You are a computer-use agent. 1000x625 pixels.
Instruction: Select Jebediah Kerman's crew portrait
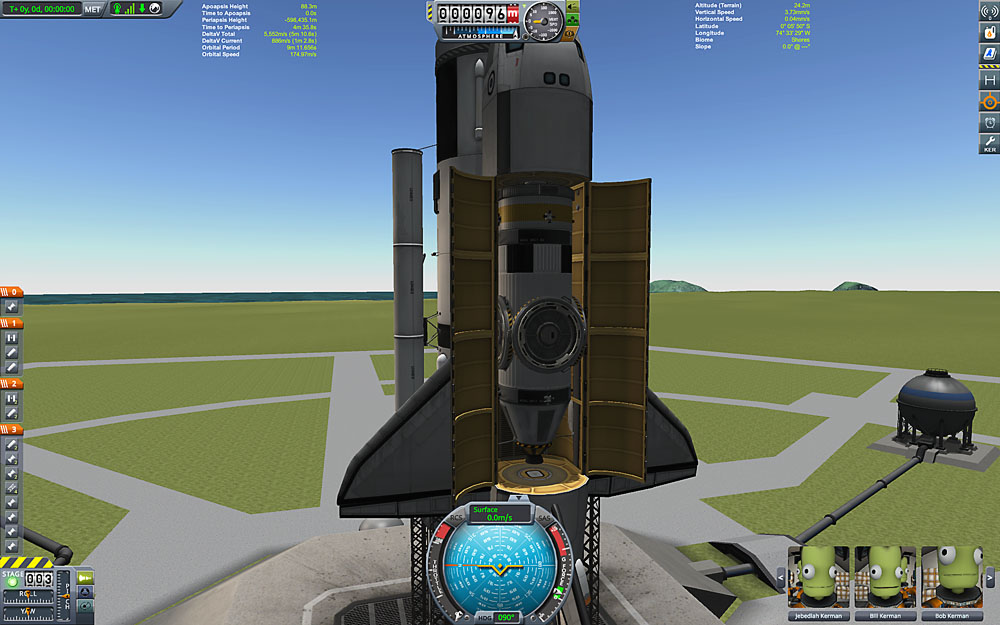(817, 578)
